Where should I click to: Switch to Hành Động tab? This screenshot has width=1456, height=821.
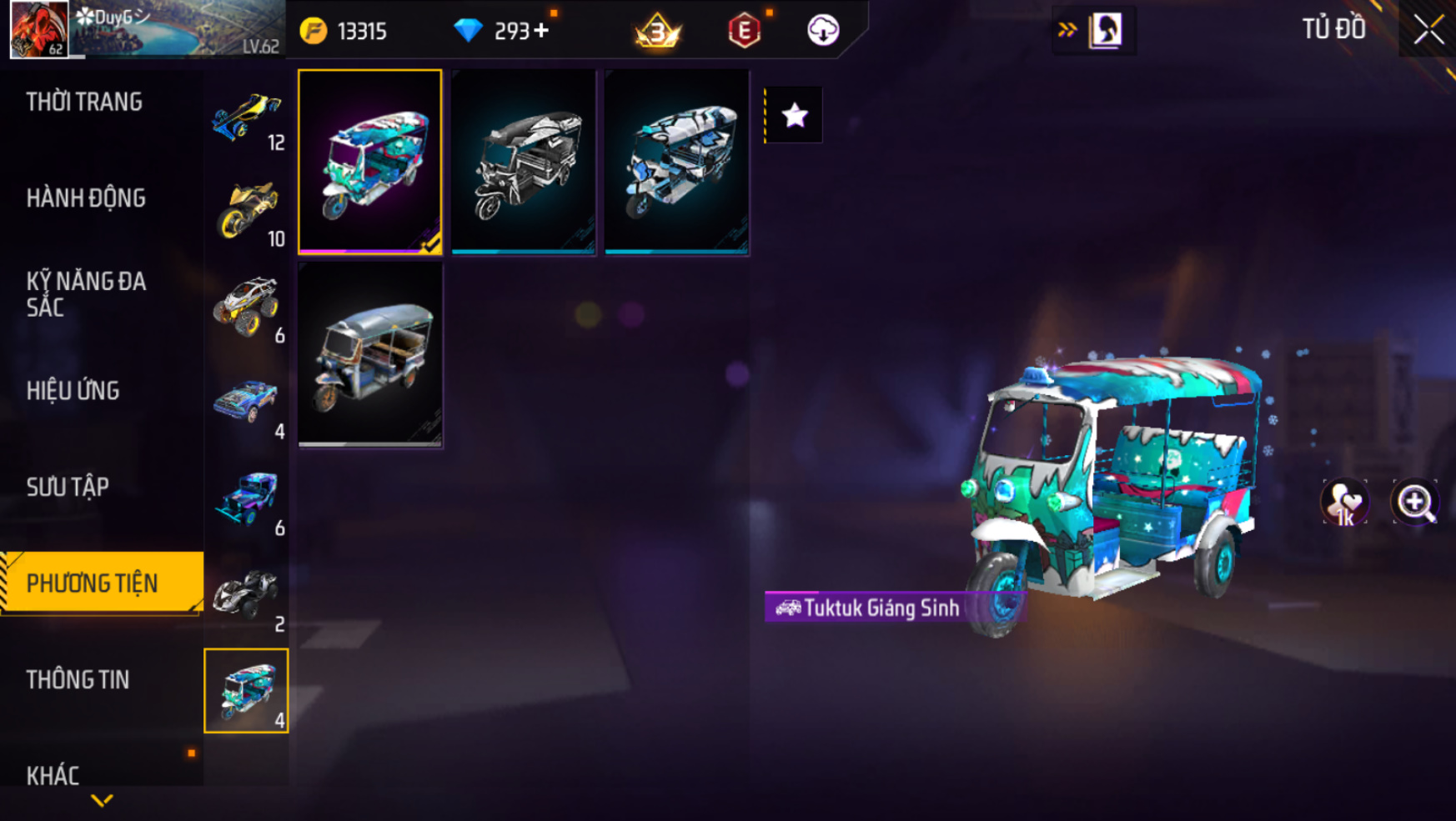pyautogui.click(x=86, y=198)
